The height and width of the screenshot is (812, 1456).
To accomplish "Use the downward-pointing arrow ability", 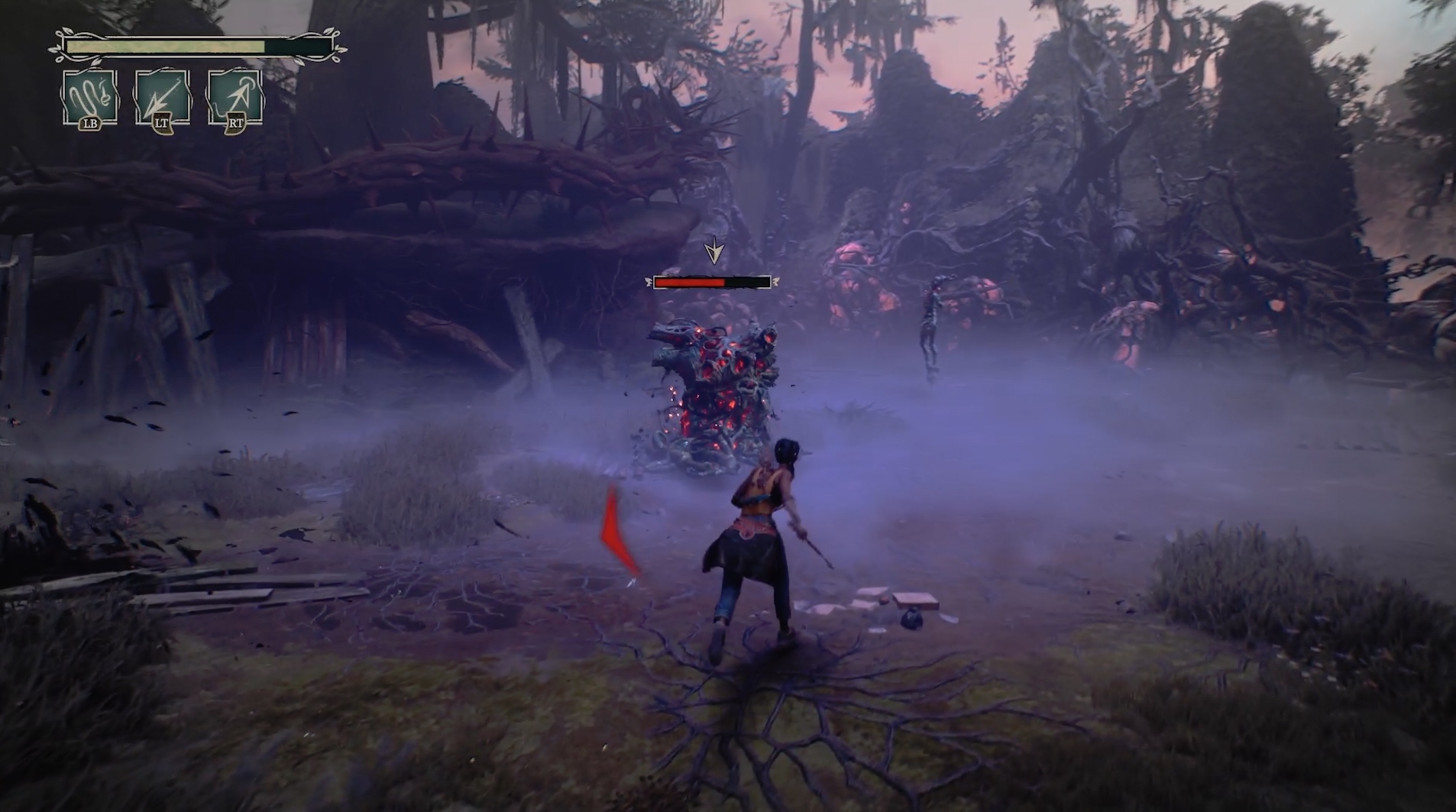I will point(162,97).
